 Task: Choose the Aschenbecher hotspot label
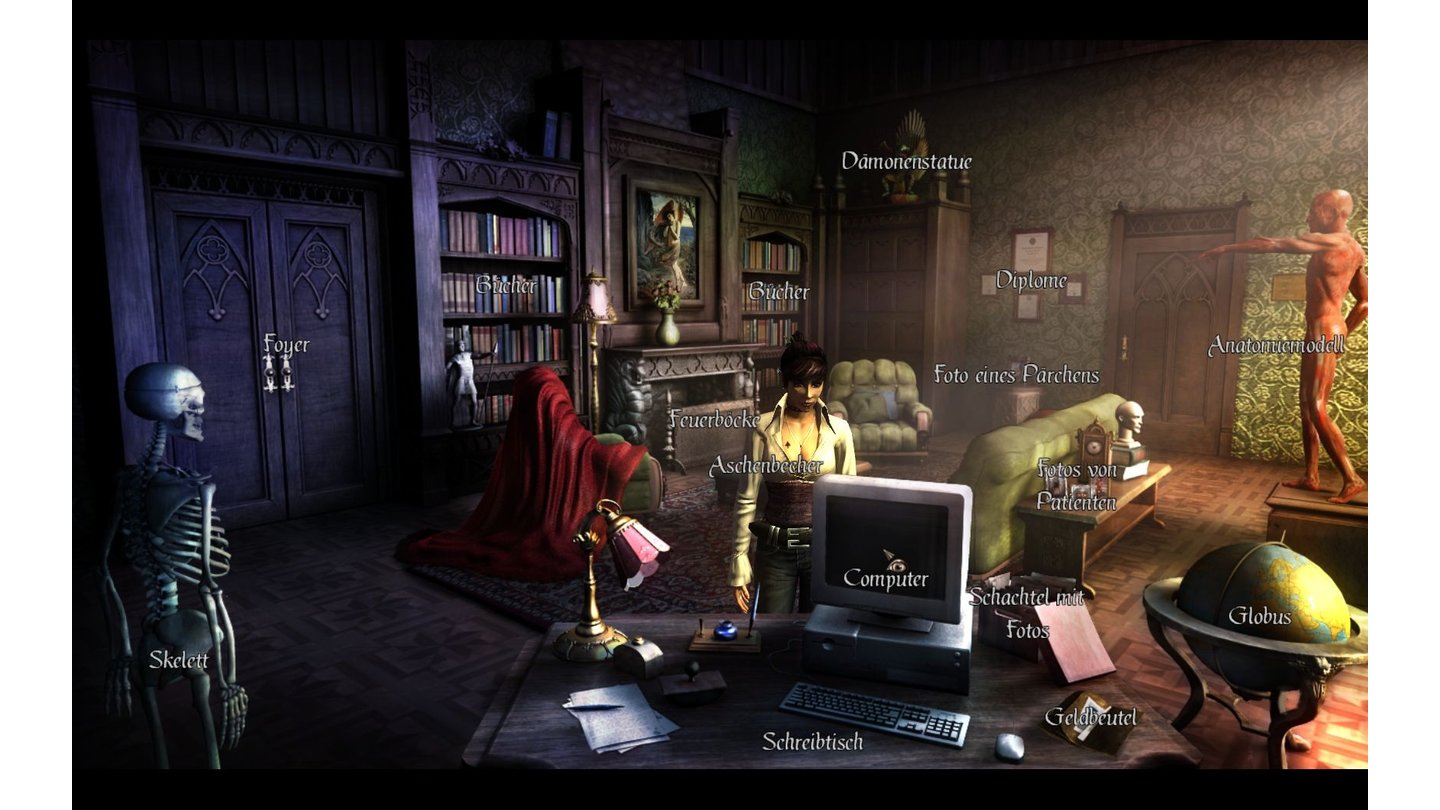765,466
